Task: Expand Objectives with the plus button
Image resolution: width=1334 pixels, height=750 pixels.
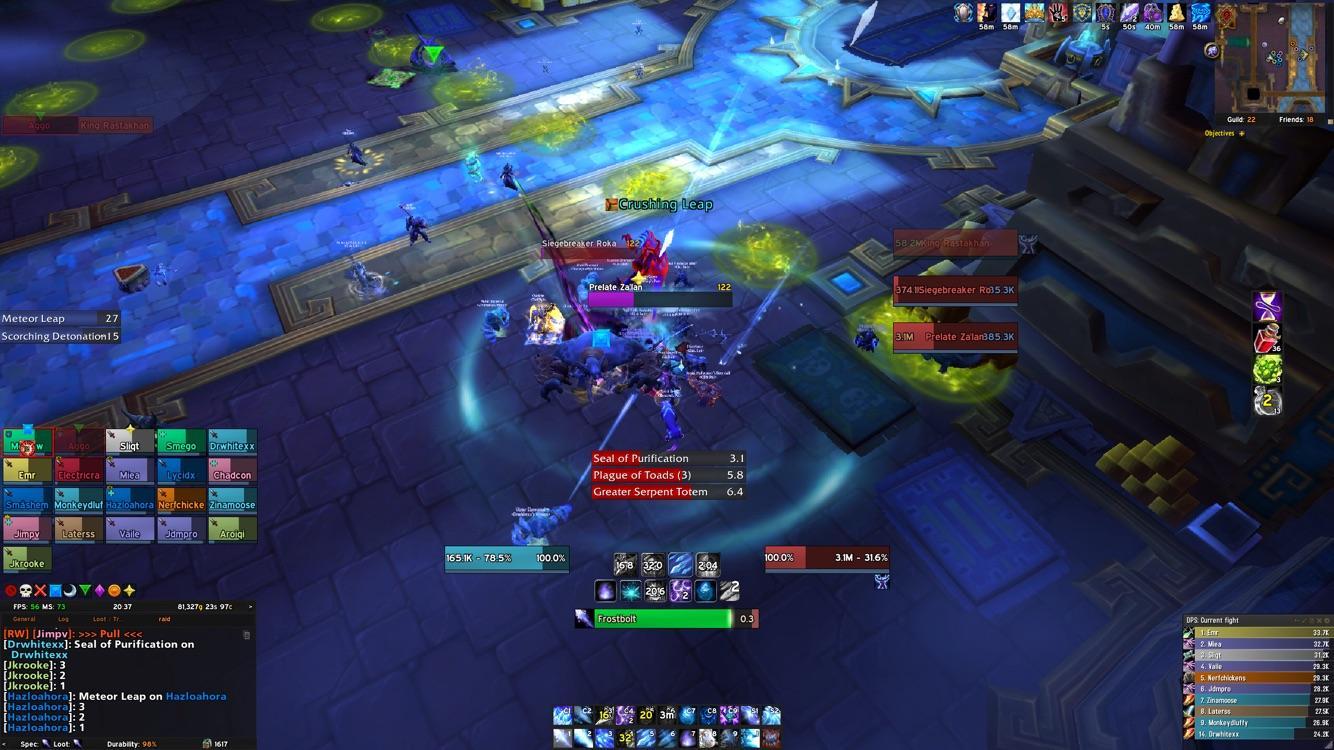Action: coord(1241,133)
